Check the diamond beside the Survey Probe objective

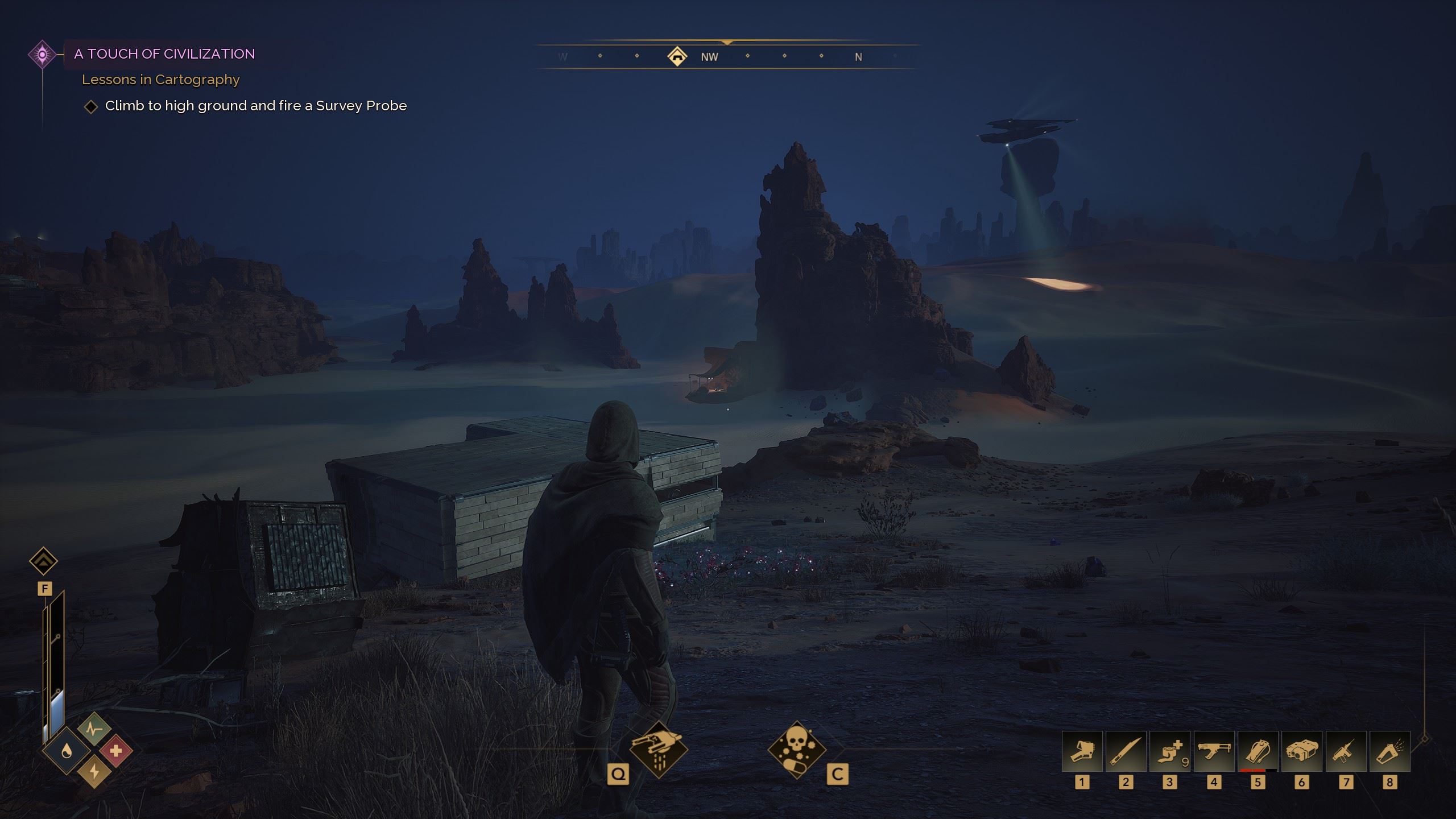click(x=91, y=106)
